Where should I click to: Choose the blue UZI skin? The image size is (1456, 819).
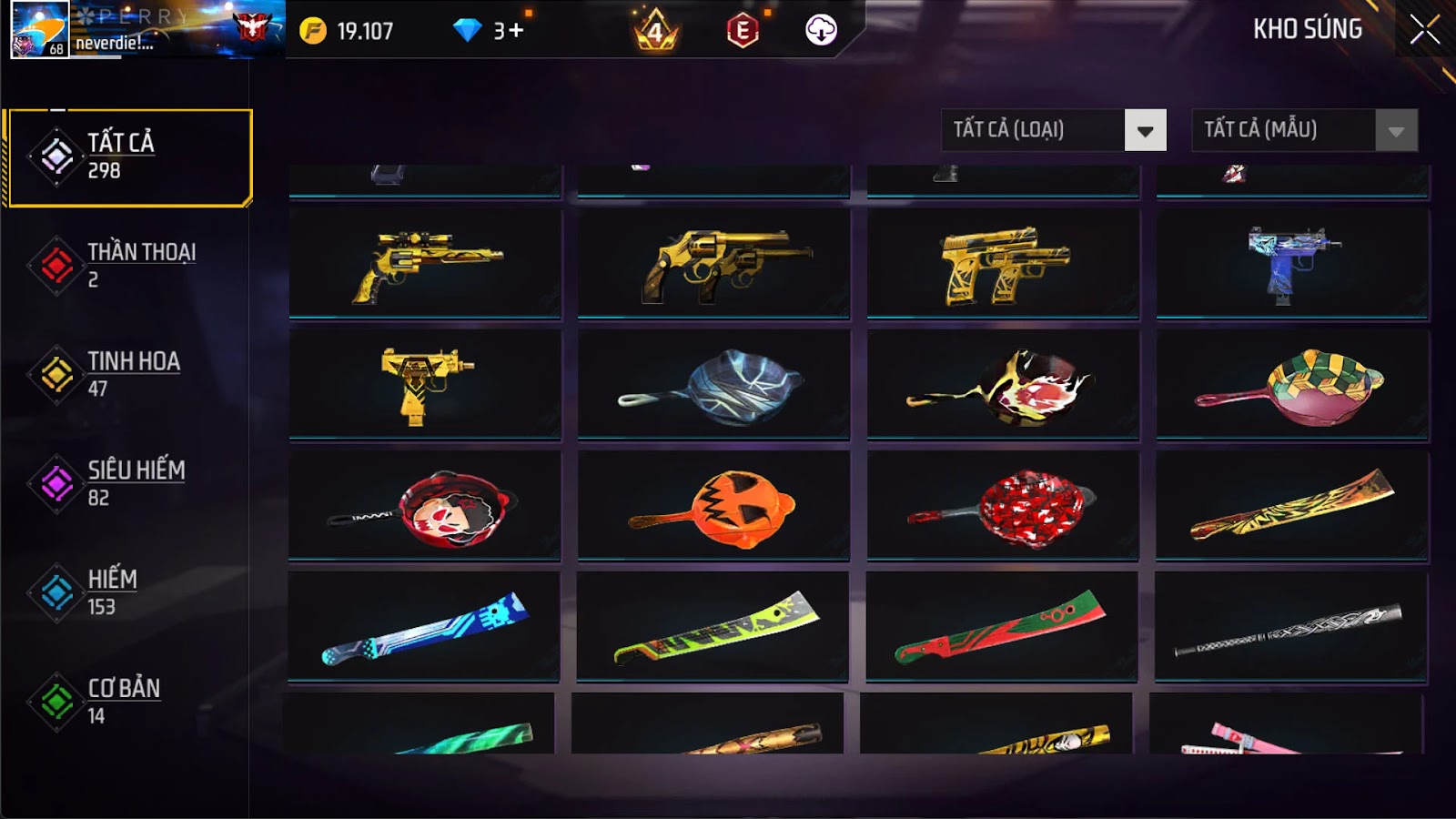point(1292,264)
